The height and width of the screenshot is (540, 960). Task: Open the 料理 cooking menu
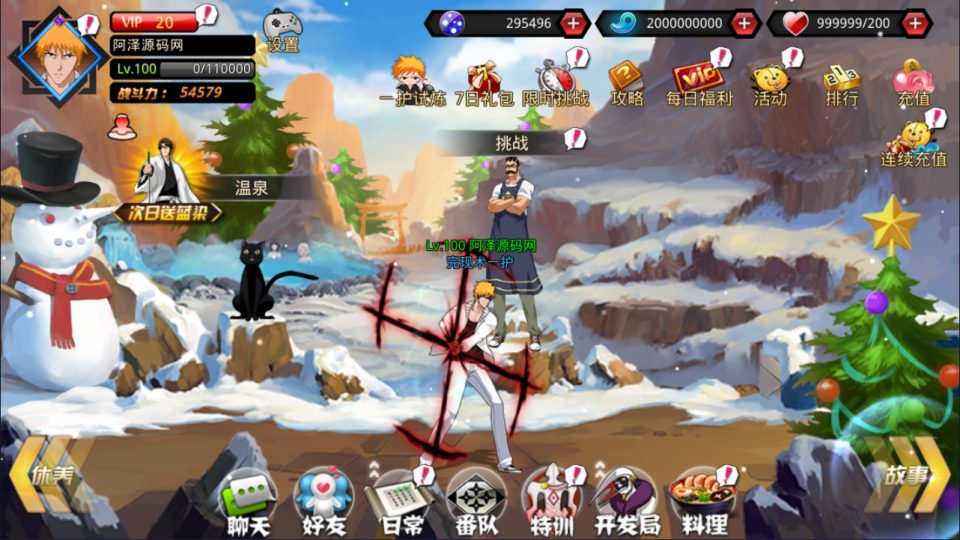(x=701, y=500)
